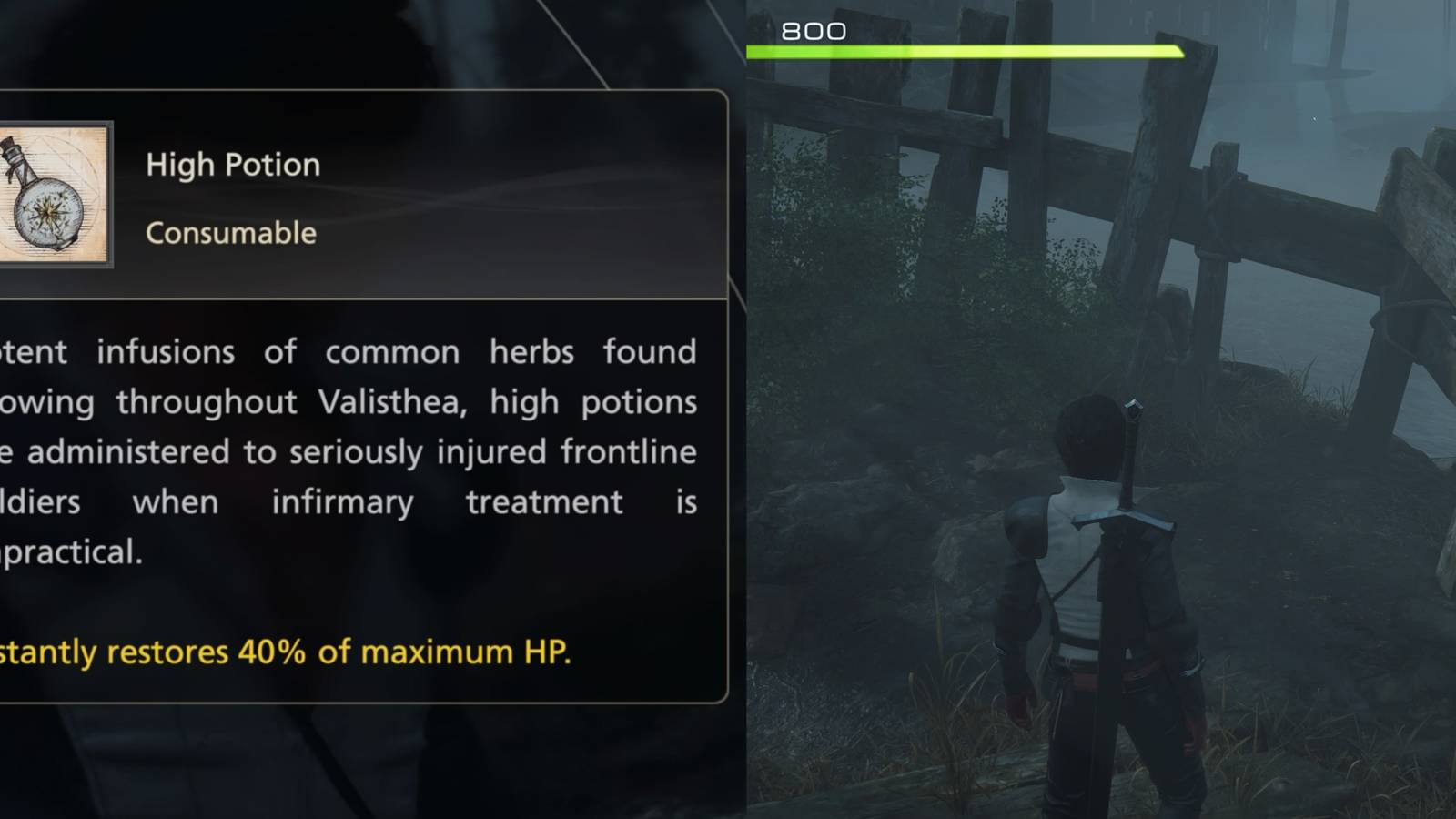
Task: Select the Consumable category label
Action: coord(229,233)
